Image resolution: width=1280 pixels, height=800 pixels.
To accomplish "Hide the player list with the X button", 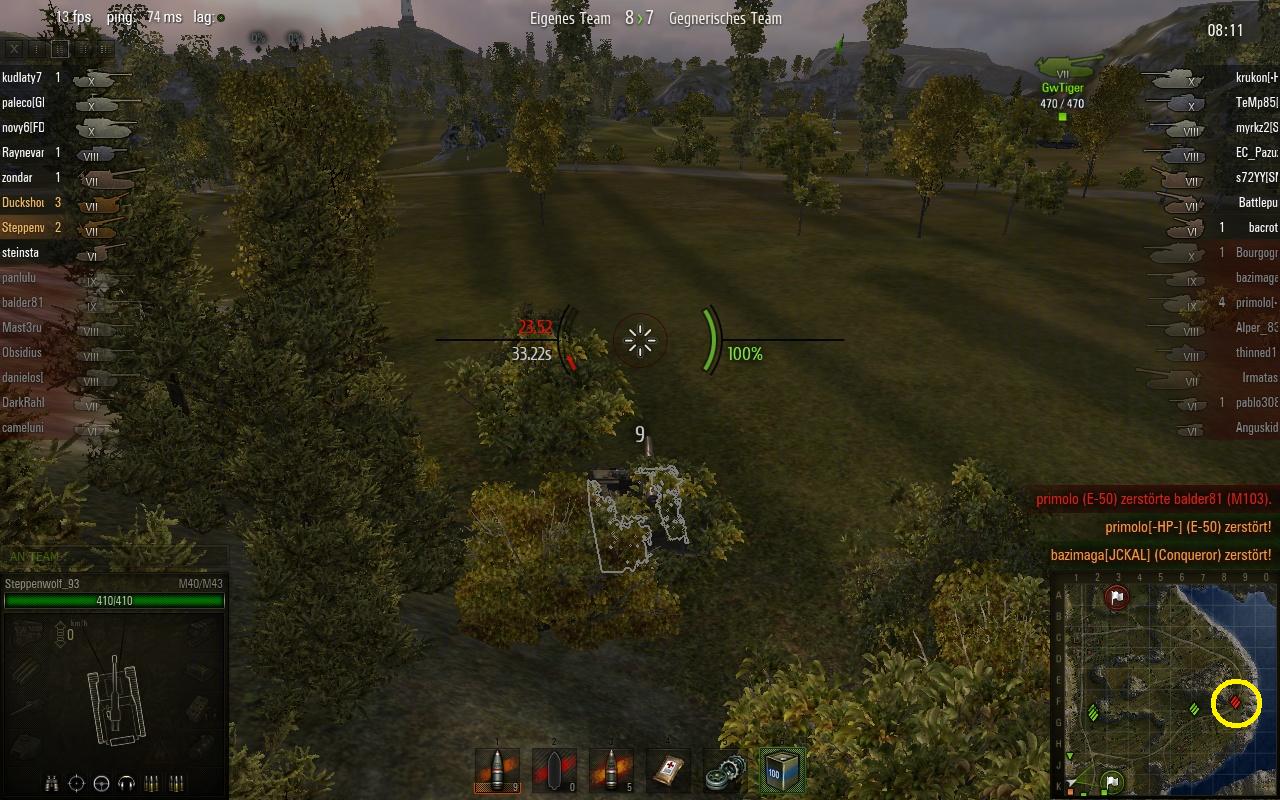I will pyautogui.click(x=14, y=48).
